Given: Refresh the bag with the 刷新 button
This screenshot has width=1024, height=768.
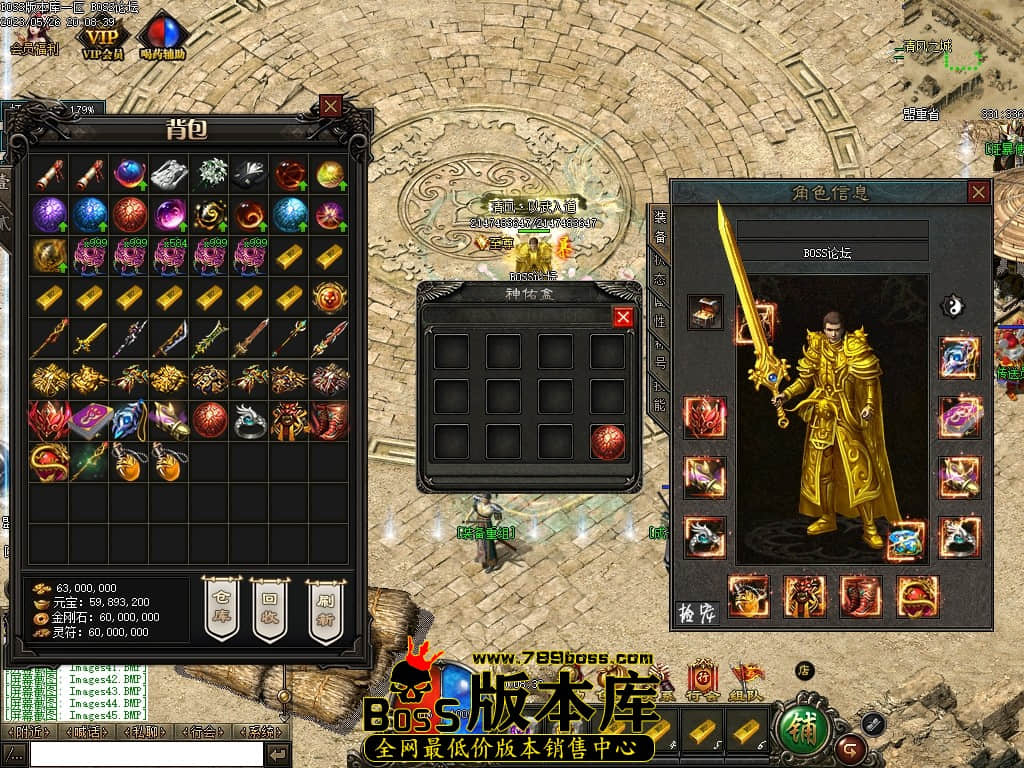Looking at the screenshot, I should point(324,609).
